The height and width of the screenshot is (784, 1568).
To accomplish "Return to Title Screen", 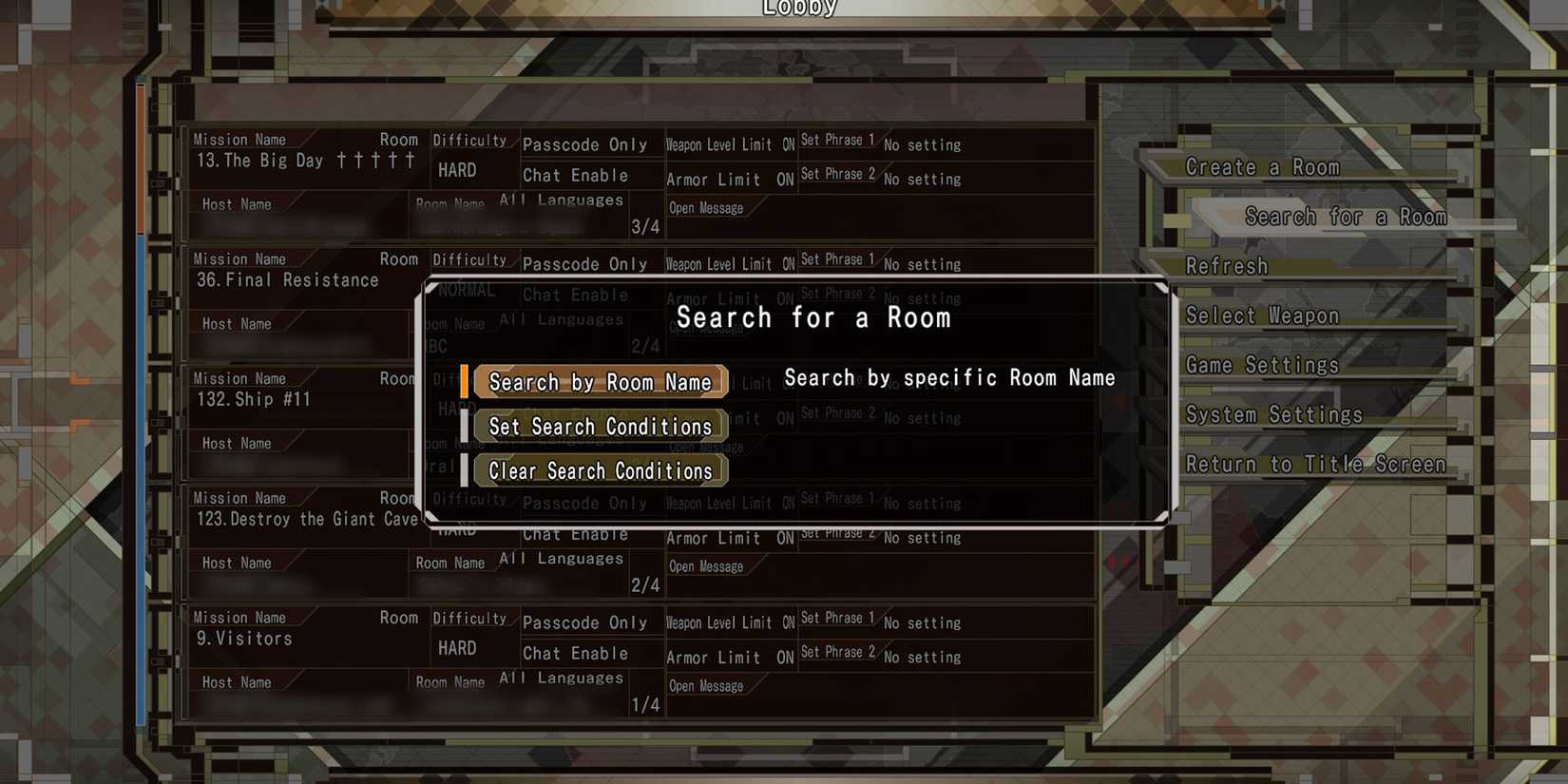I will (1316, 463).
